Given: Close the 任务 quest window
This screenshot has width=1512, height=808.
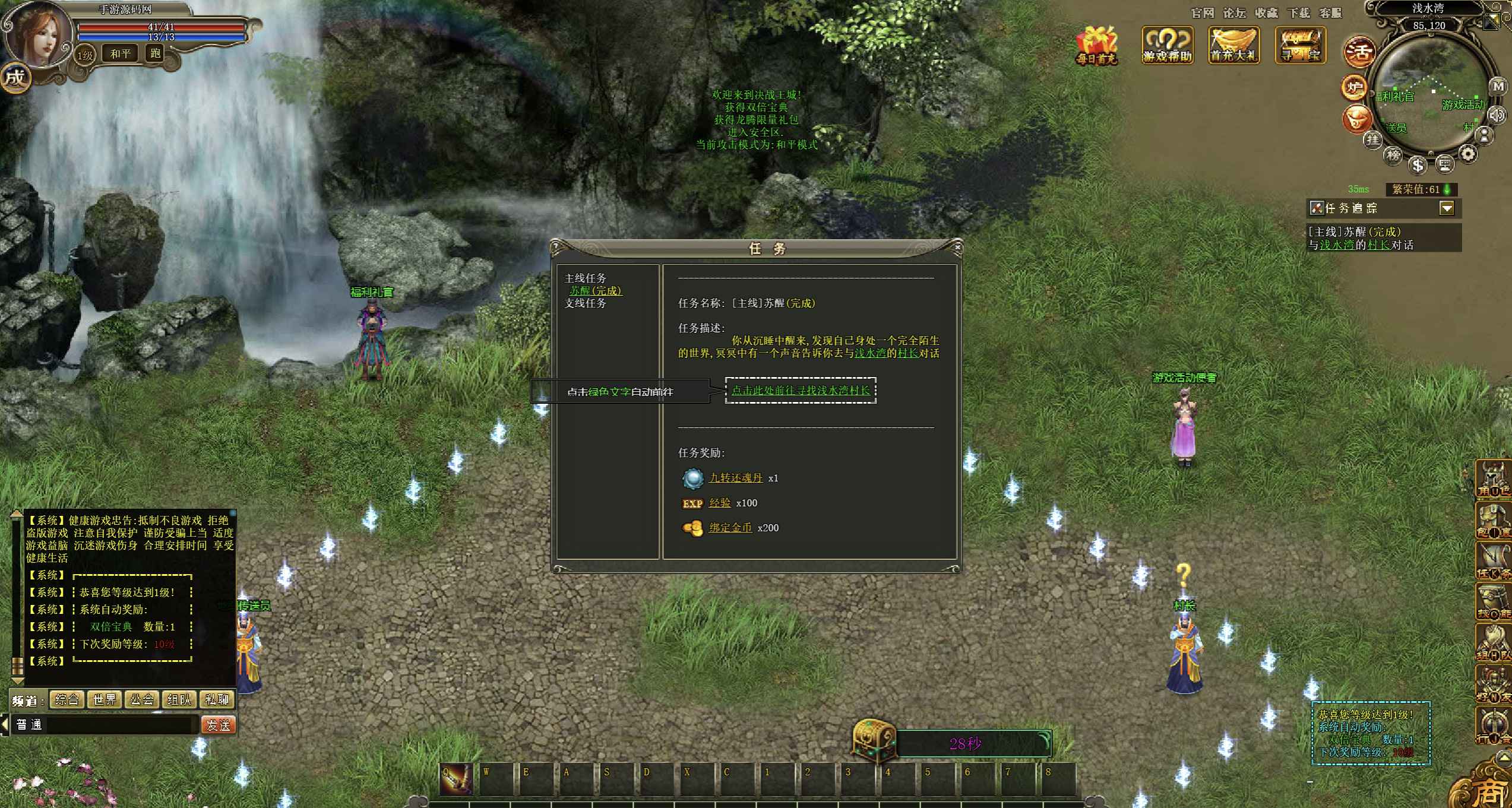Looking at the screenshot, I should tap(957, 247).
